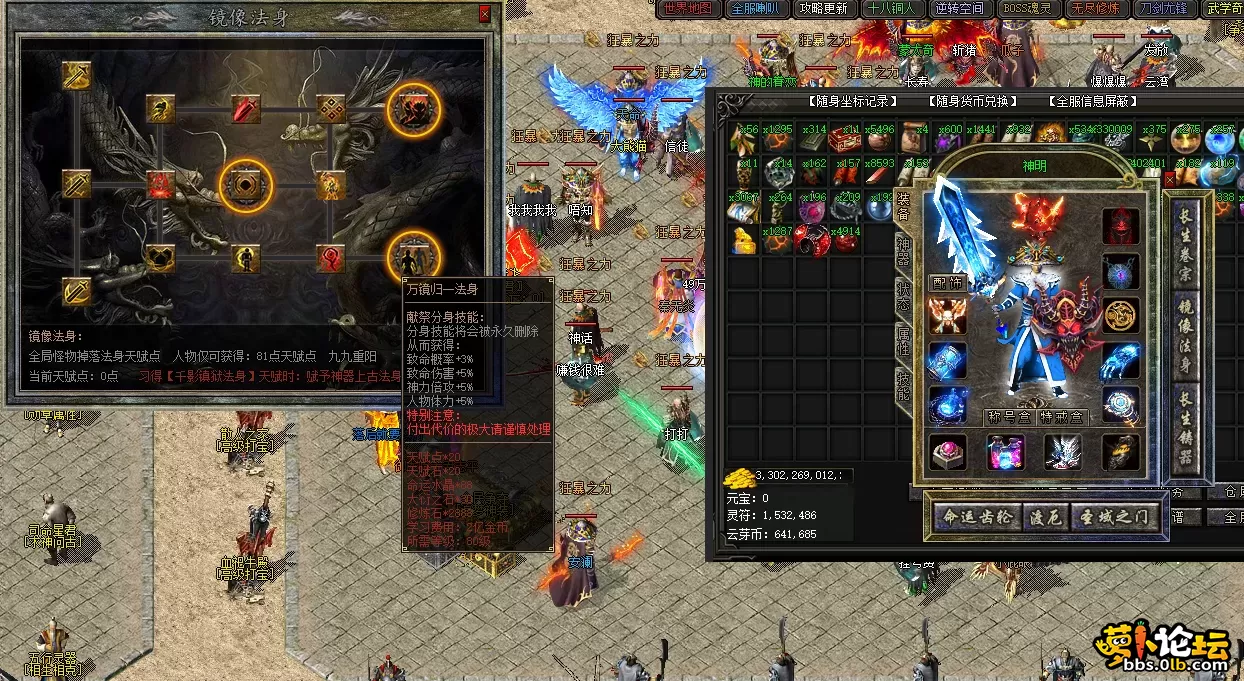
Task: Close the 镜像法身 talent window
Action: [x=485, y=14]
